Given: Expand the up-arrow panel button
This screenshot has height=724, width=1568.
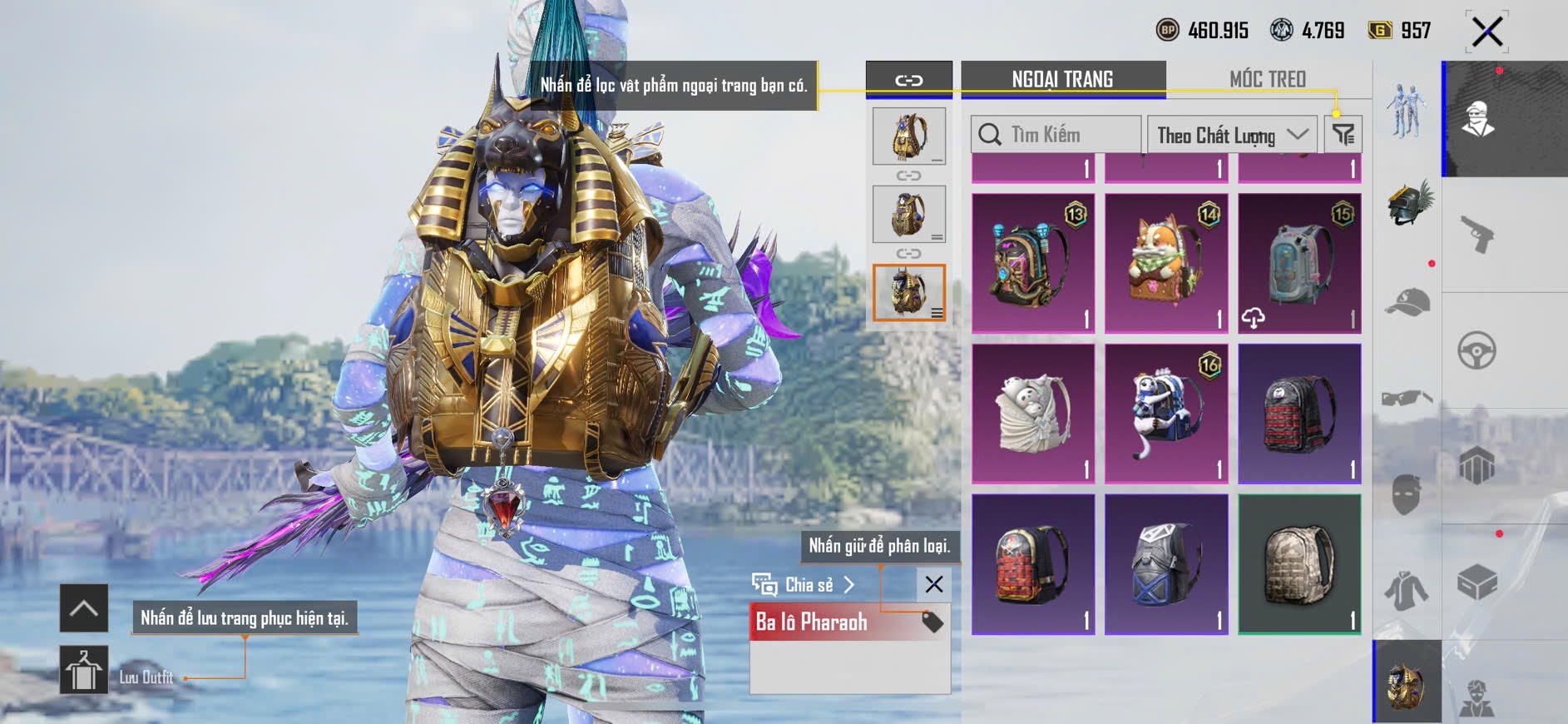Looking at the screenshot, I should (x=84, y=608).
